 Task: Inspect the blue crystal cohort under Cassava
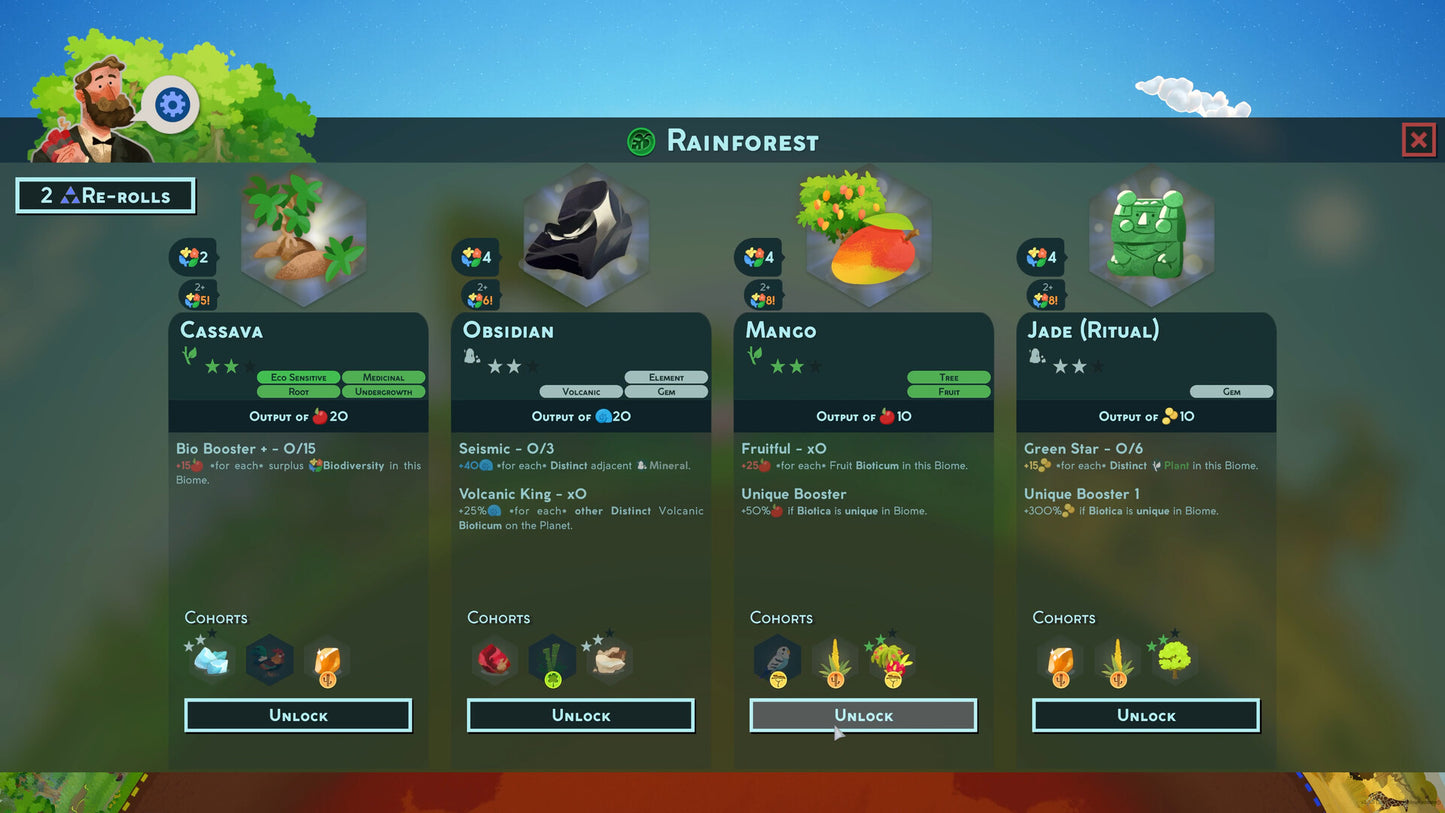pos(212,661)
